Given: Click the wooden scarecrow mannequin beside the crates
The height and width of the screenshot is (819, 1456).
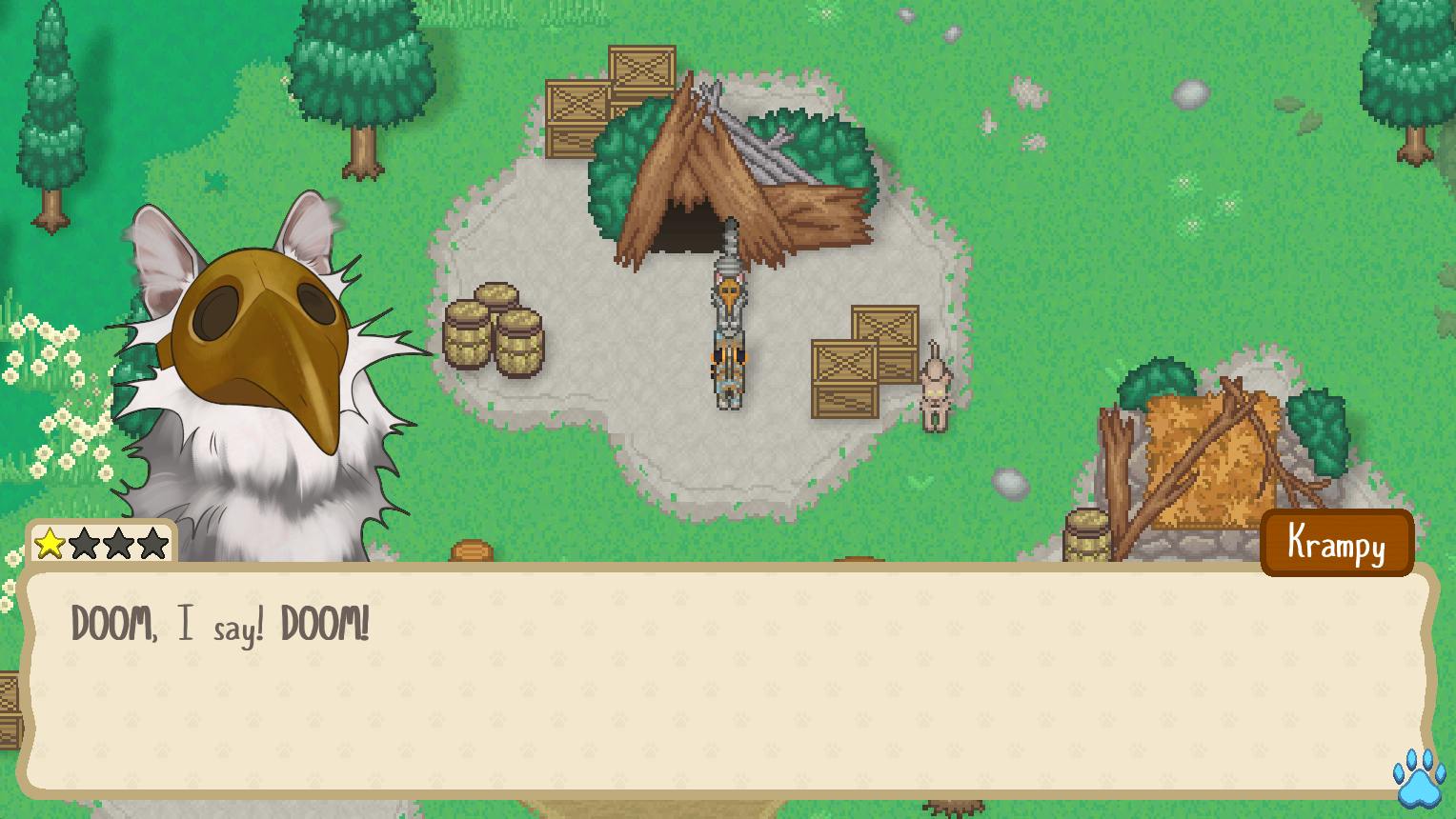Looking at the screenshot, I should (x=936, y=390).
